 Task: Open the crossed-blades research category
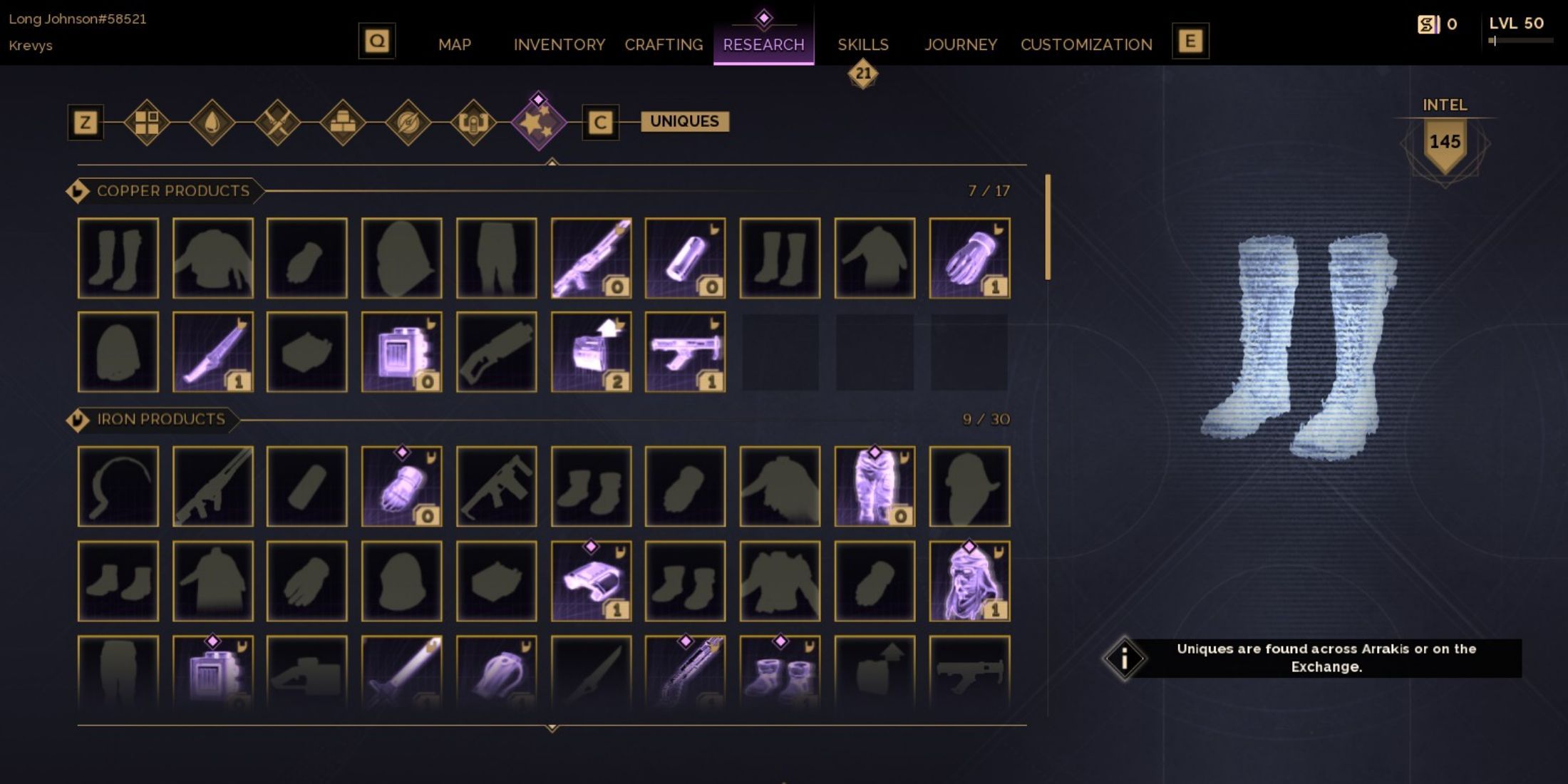click(x=277, y=123)
